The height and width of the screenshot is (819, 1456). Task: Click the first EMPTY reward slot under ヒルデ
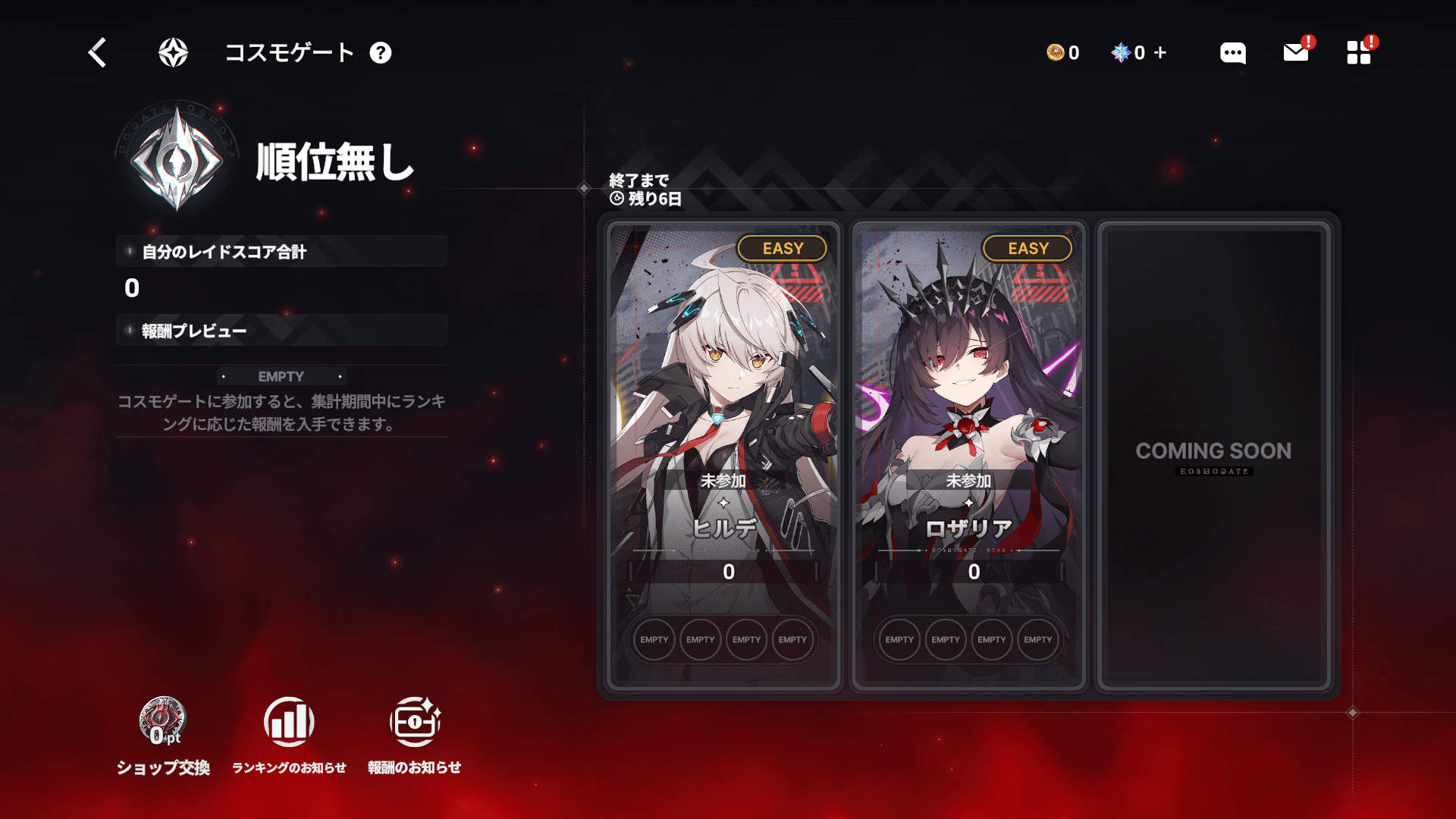pos(654,639)
